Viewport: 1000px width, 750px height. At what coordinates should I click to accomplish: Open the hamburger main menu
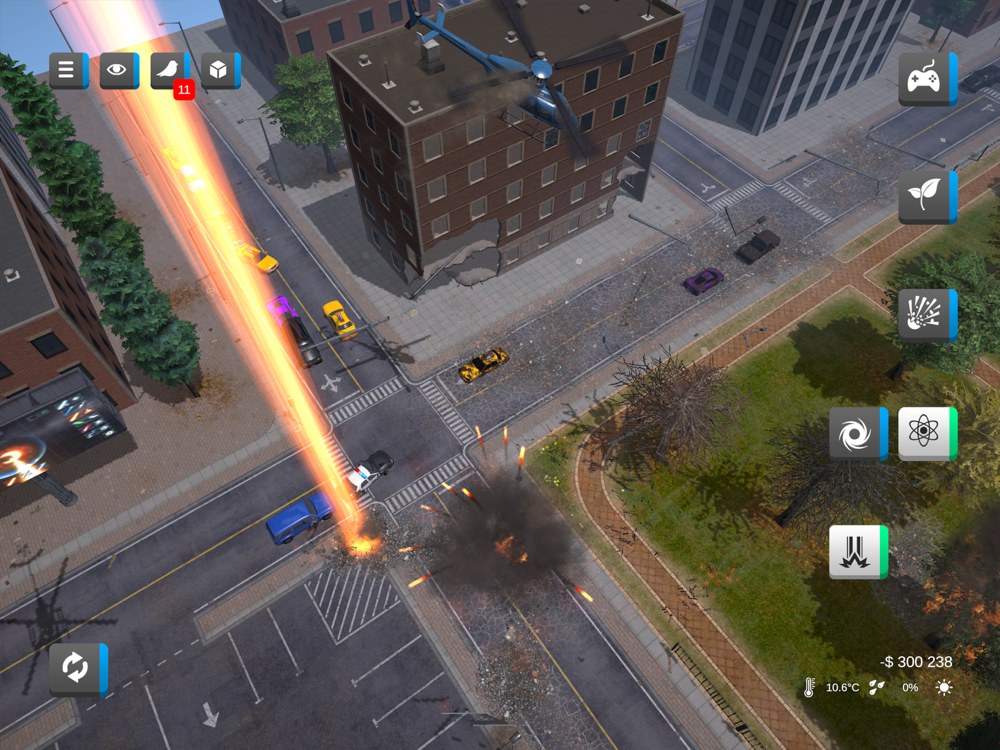point(67,70)
